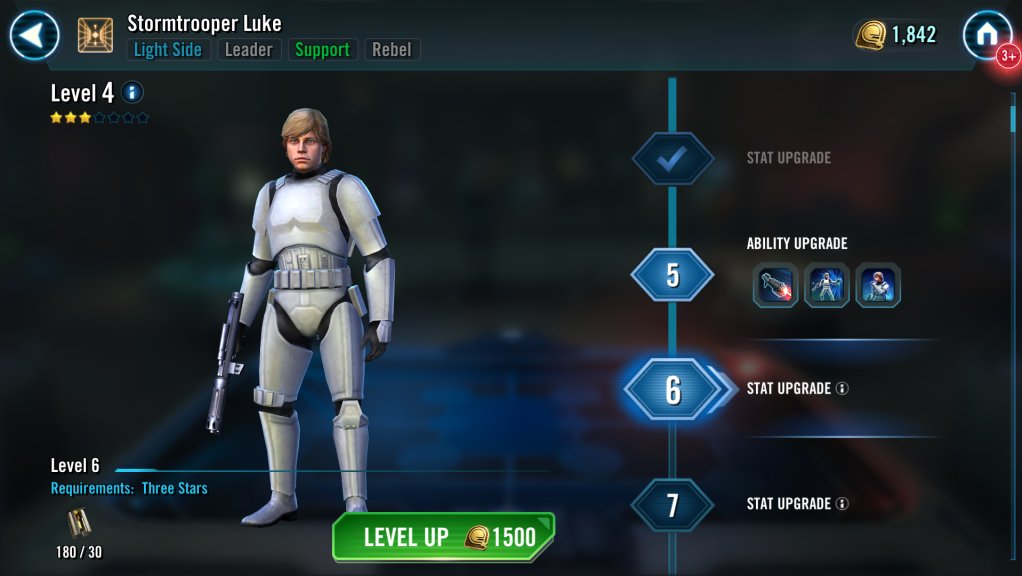This screenshot has width=1022, height=576.
Task: Return to the home screen
Action: pos(986,35)
